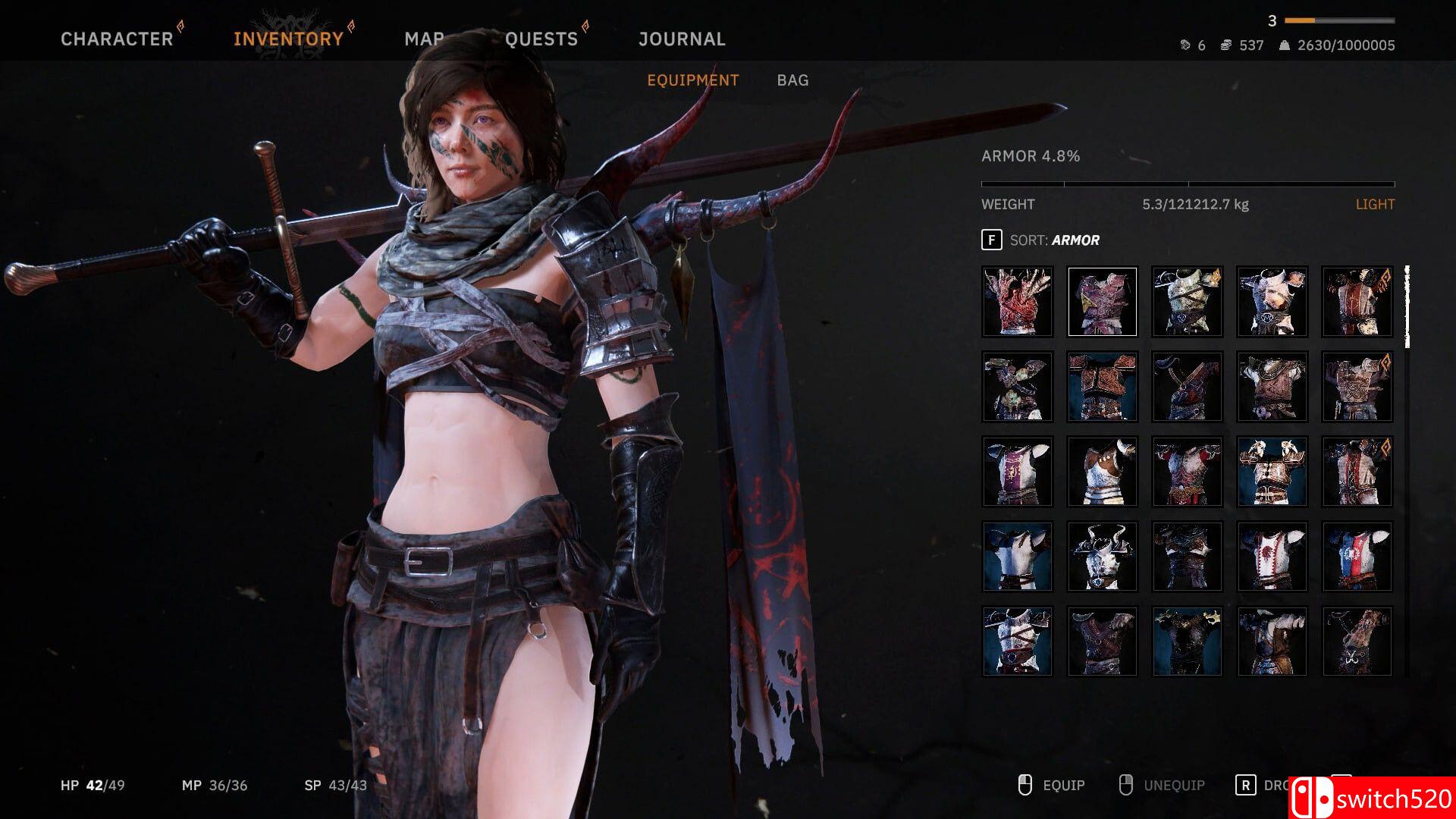Switch to the Bag sub-tab
The image size is (1456, 819).
pos(792,80)
